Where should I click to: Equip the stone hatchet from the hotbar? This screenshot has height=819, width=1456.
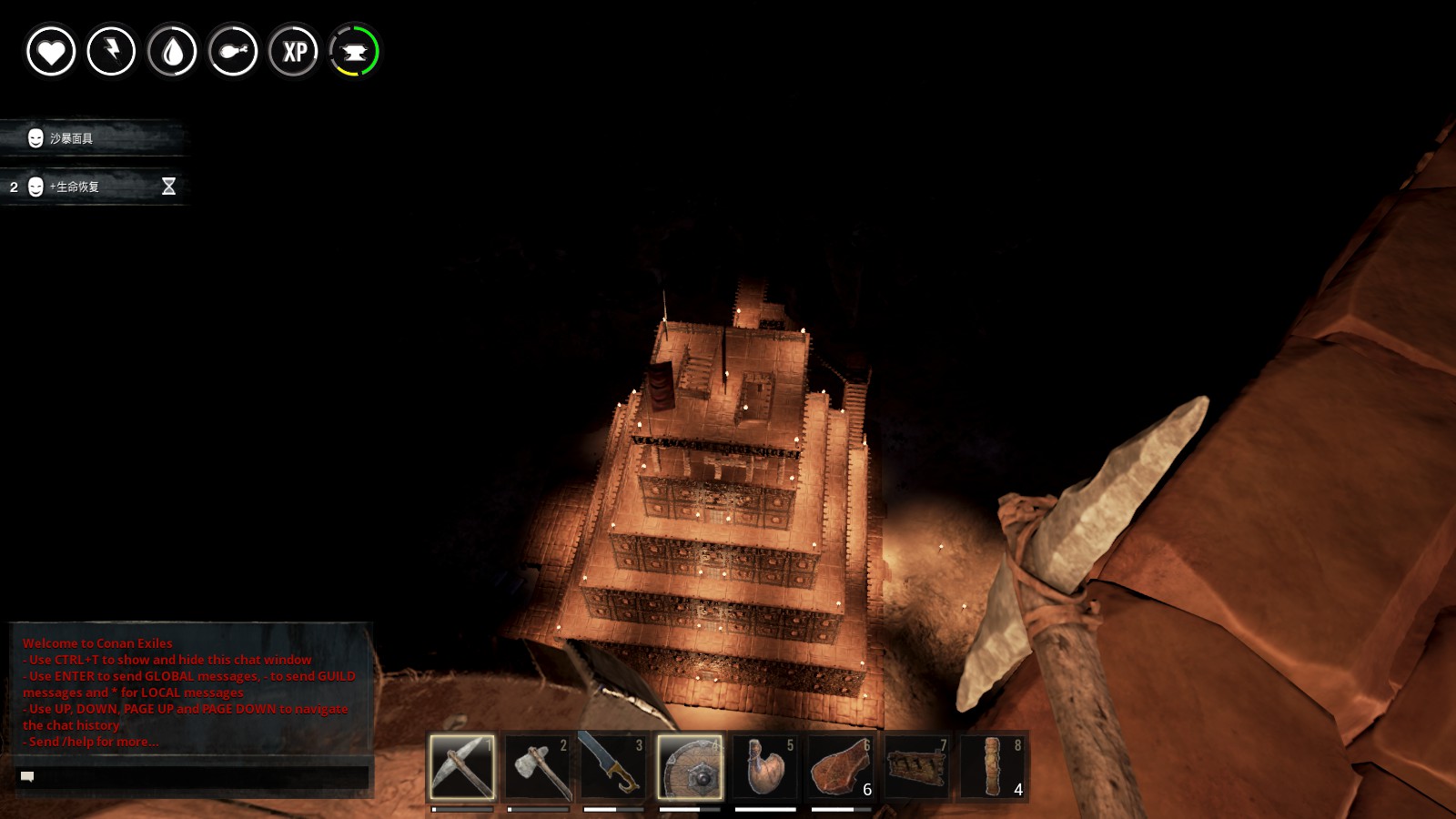(538, 766)
